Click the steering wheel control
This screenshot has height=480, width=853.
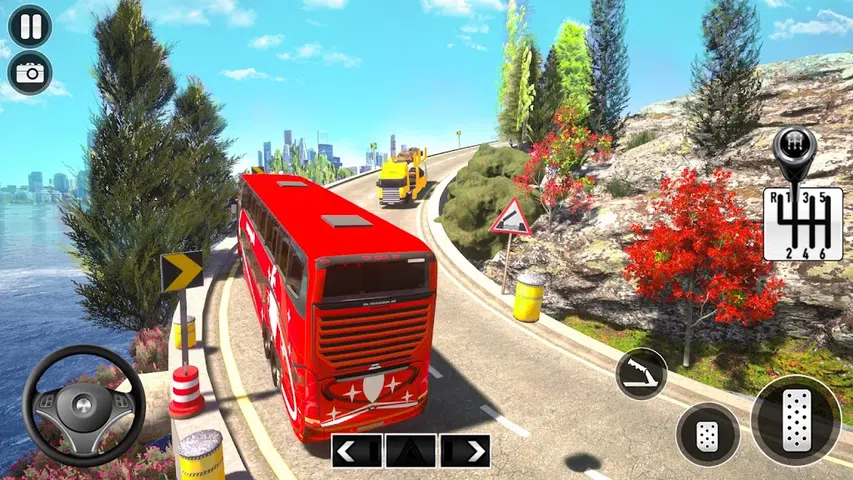tap(84, 405)
